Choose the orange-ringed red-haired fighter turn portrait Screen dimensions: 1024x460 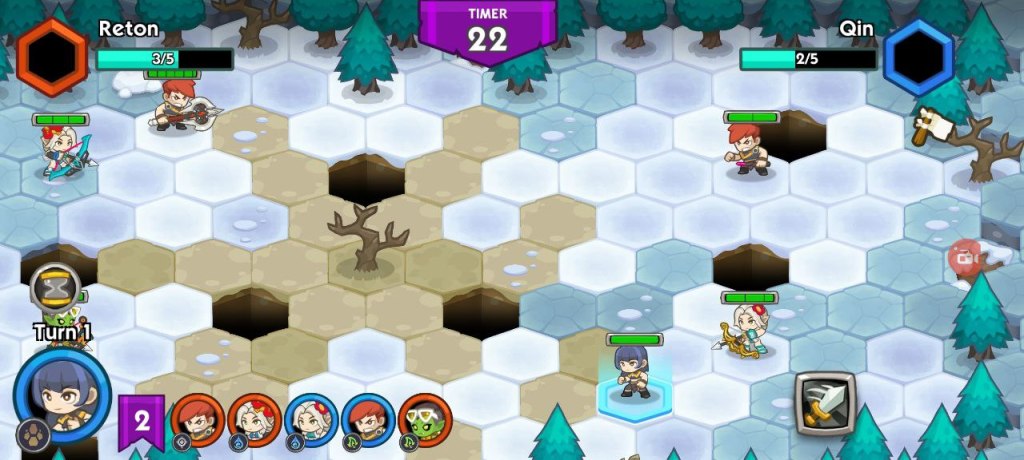coord(197,420)
